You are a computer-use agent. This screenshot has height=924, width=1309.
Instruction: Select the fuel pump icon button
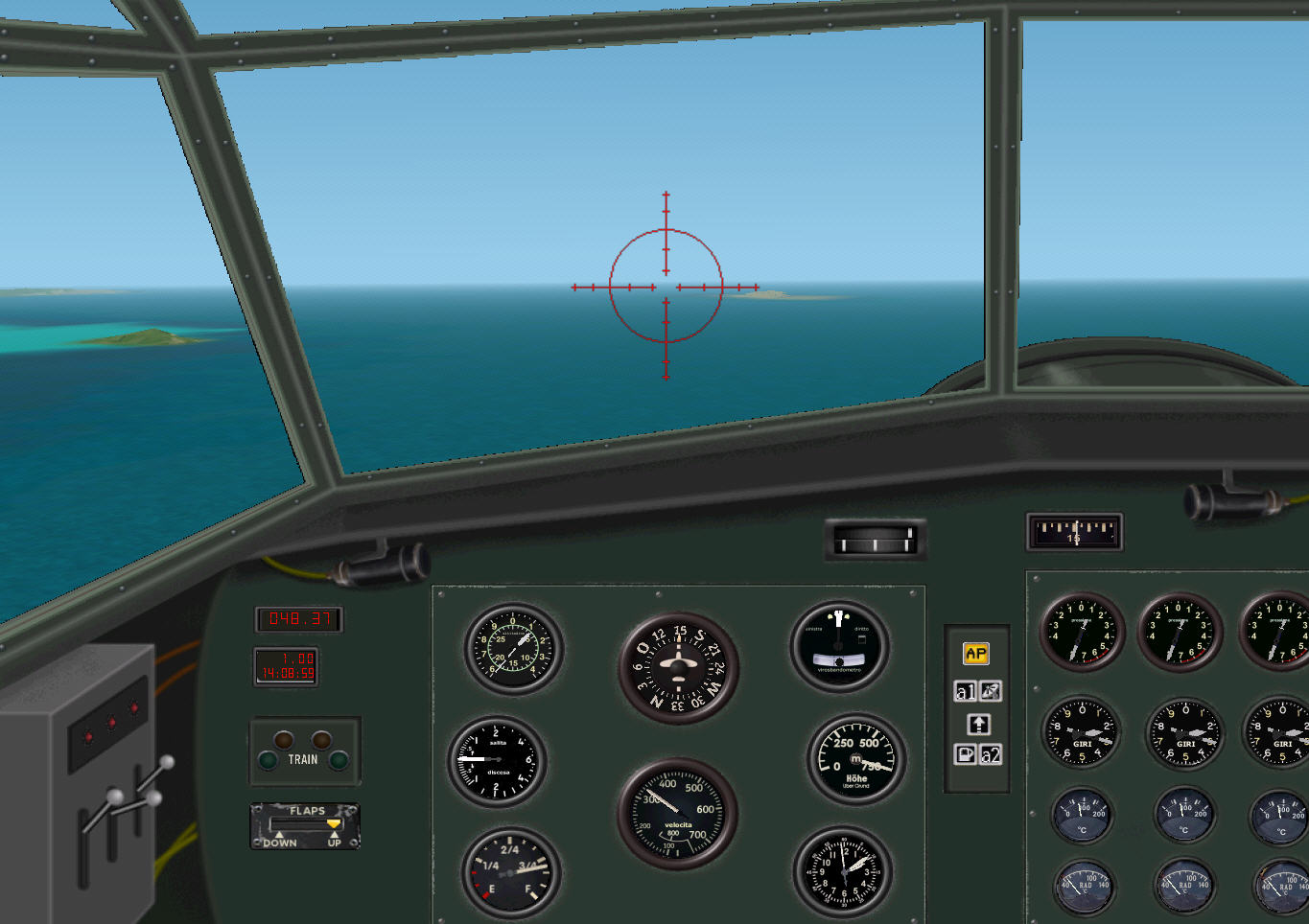click(965, 754)
